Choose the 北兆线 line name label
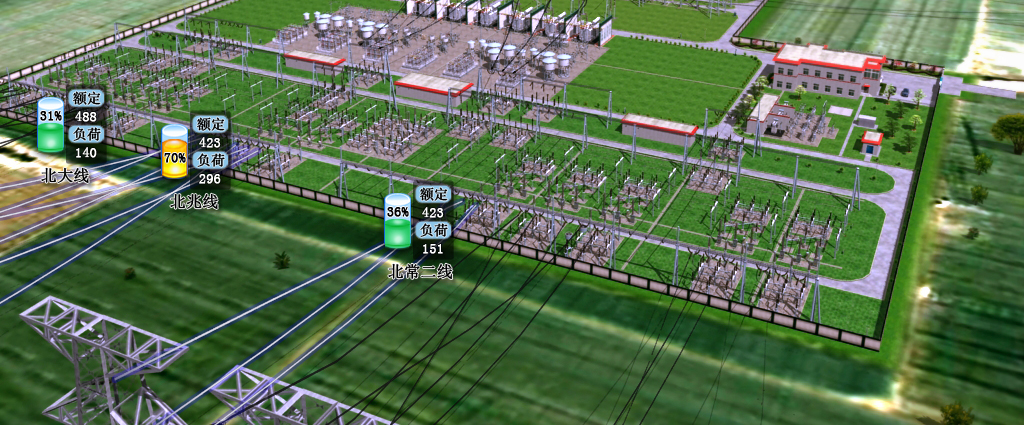 pyautogui.click(x=194, y=201)
